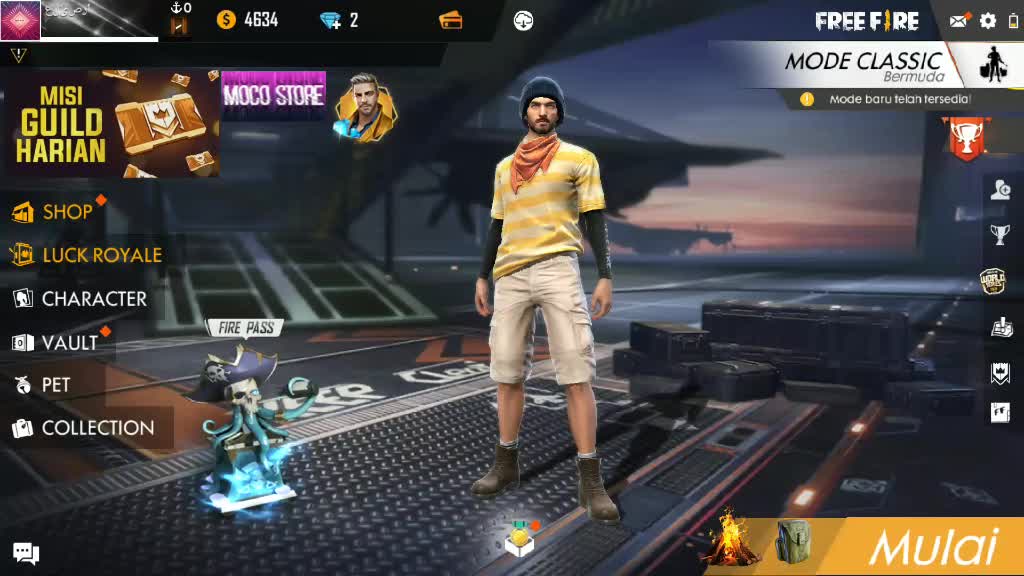Open the chat bubble icon
The width and height of the screenshot is (1024, 576).
tap(26, 553)
